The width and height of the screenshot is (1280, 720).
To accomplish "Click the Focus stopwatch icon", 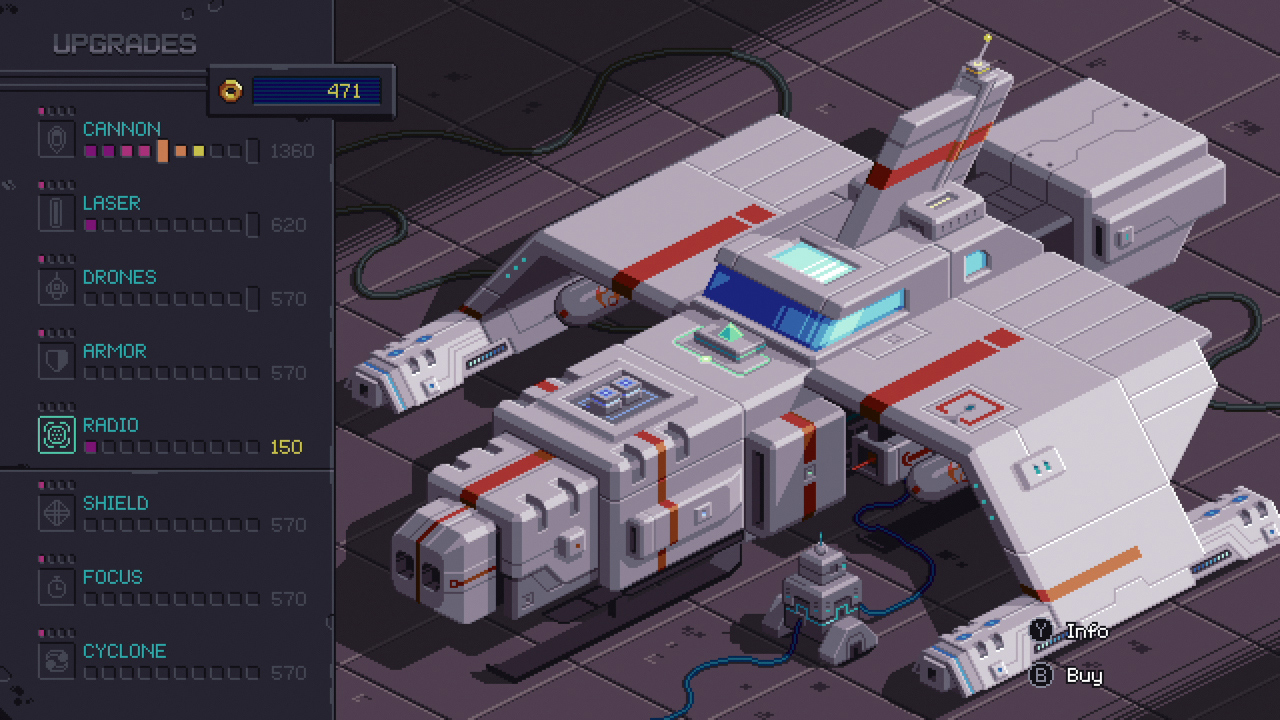I will (55, 586).
